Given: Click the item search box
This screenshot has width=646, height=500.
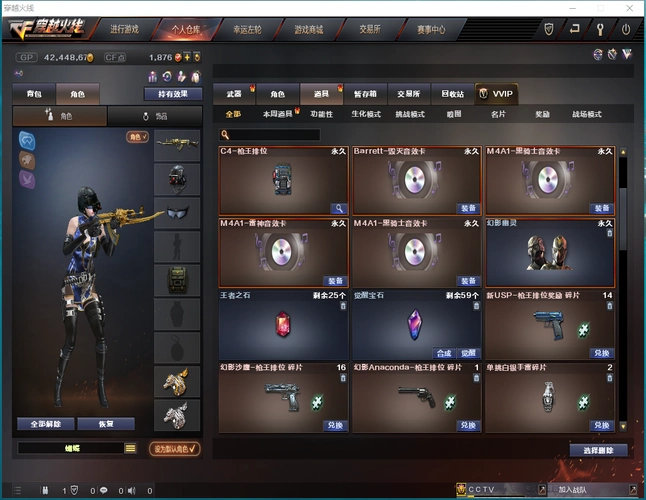Looking at the screenshot, I should pyautogui.click(x=273, y=134).
